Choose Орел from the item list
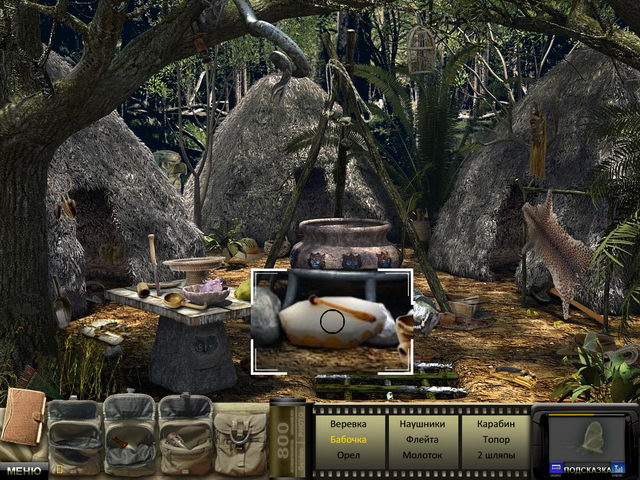This screenshot has width=640, height=480. click(x=348, y=454)
